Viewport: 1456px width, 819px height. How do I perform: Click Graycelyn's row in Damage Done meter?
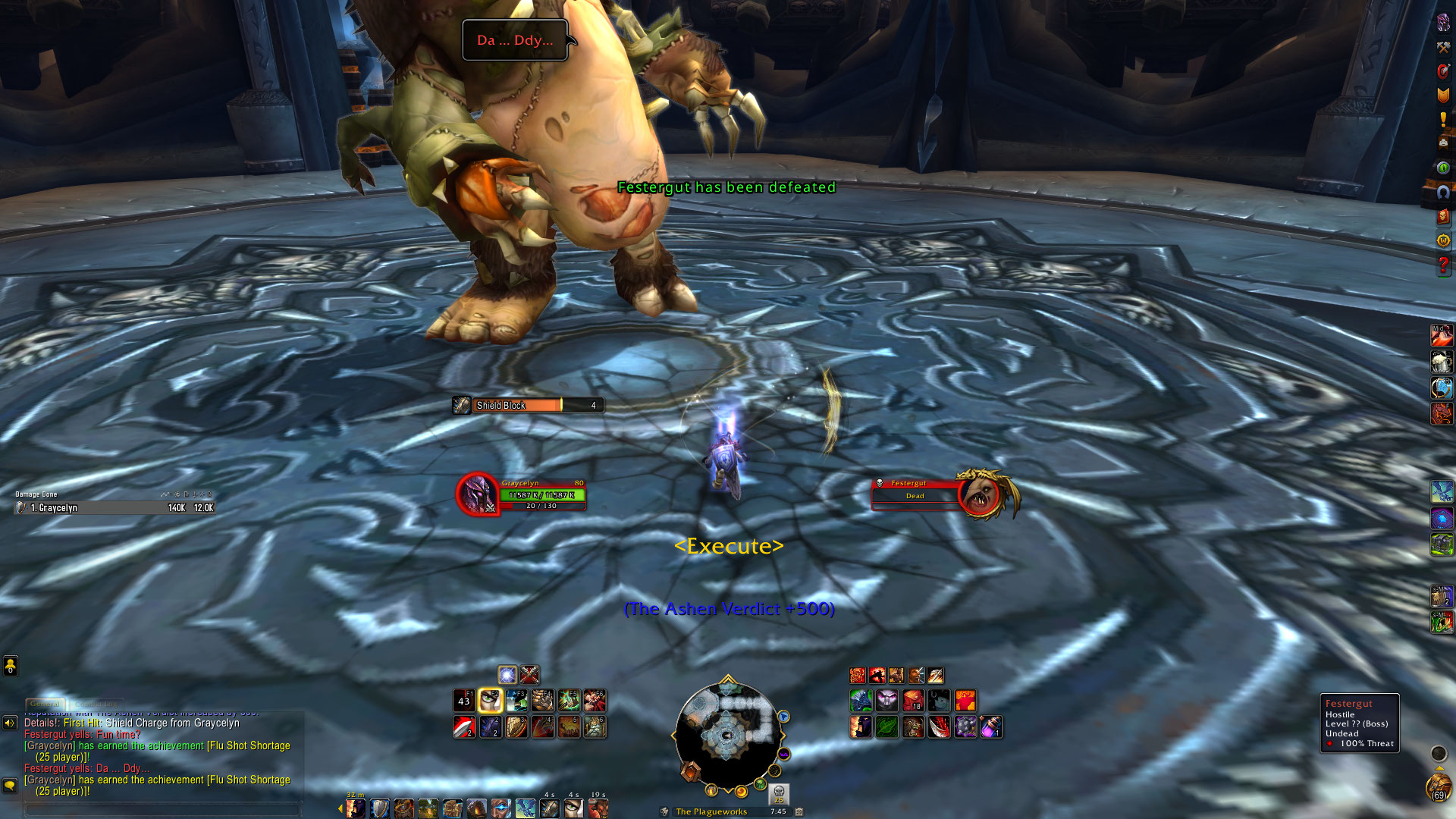point(114,508)
